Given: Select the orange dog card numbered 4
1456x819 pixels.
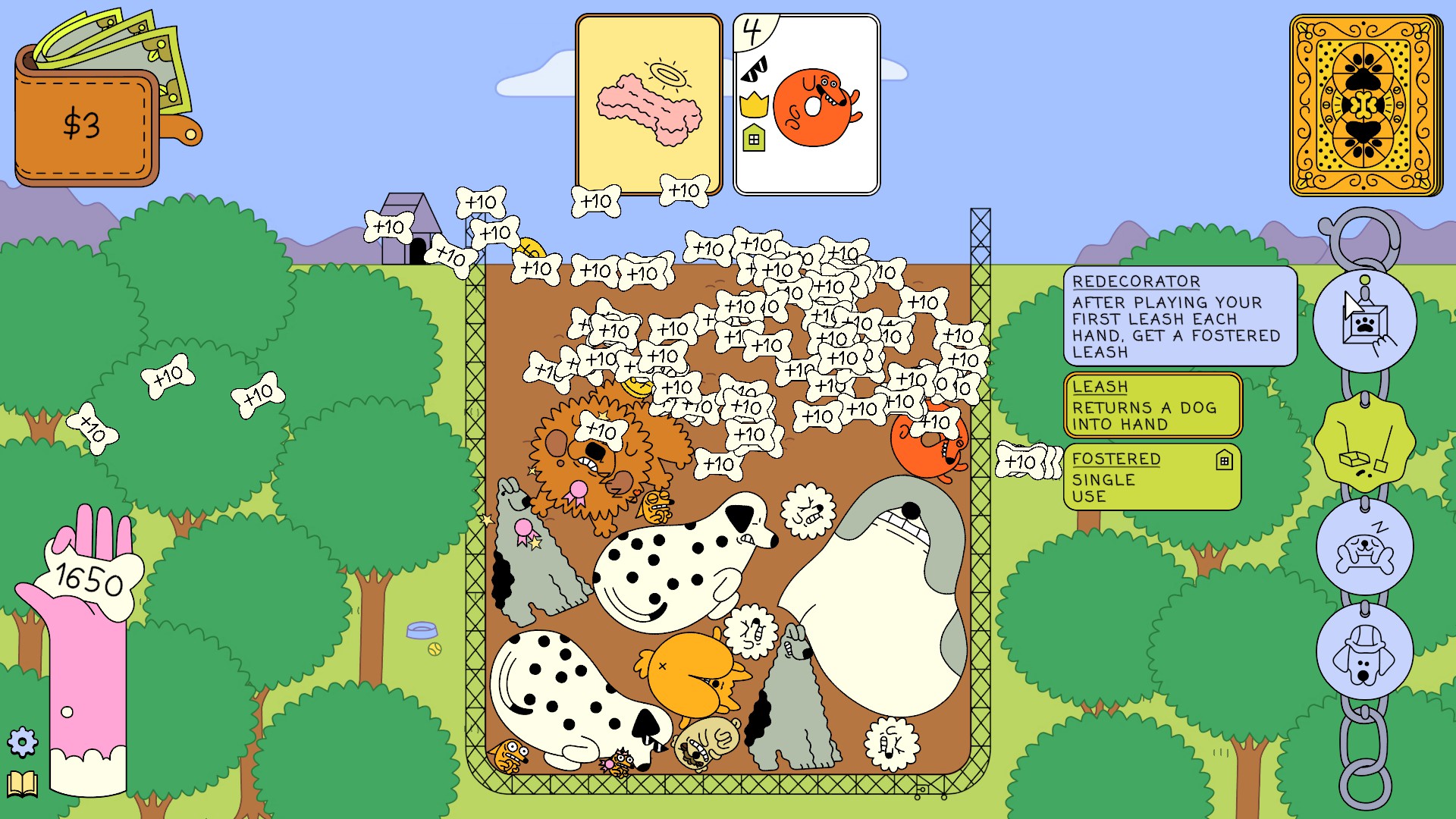Looking at the screenshot, I should pyautogui.click(x=806, y=102).
